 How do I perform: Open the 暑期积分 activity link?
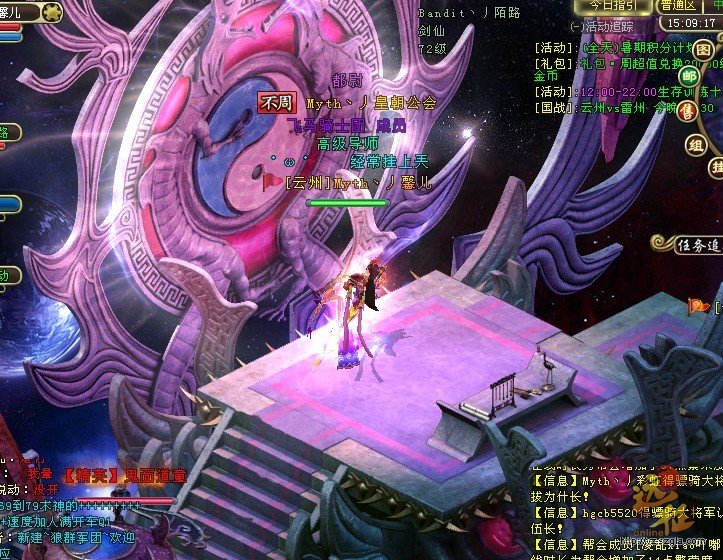pos(642,47)
